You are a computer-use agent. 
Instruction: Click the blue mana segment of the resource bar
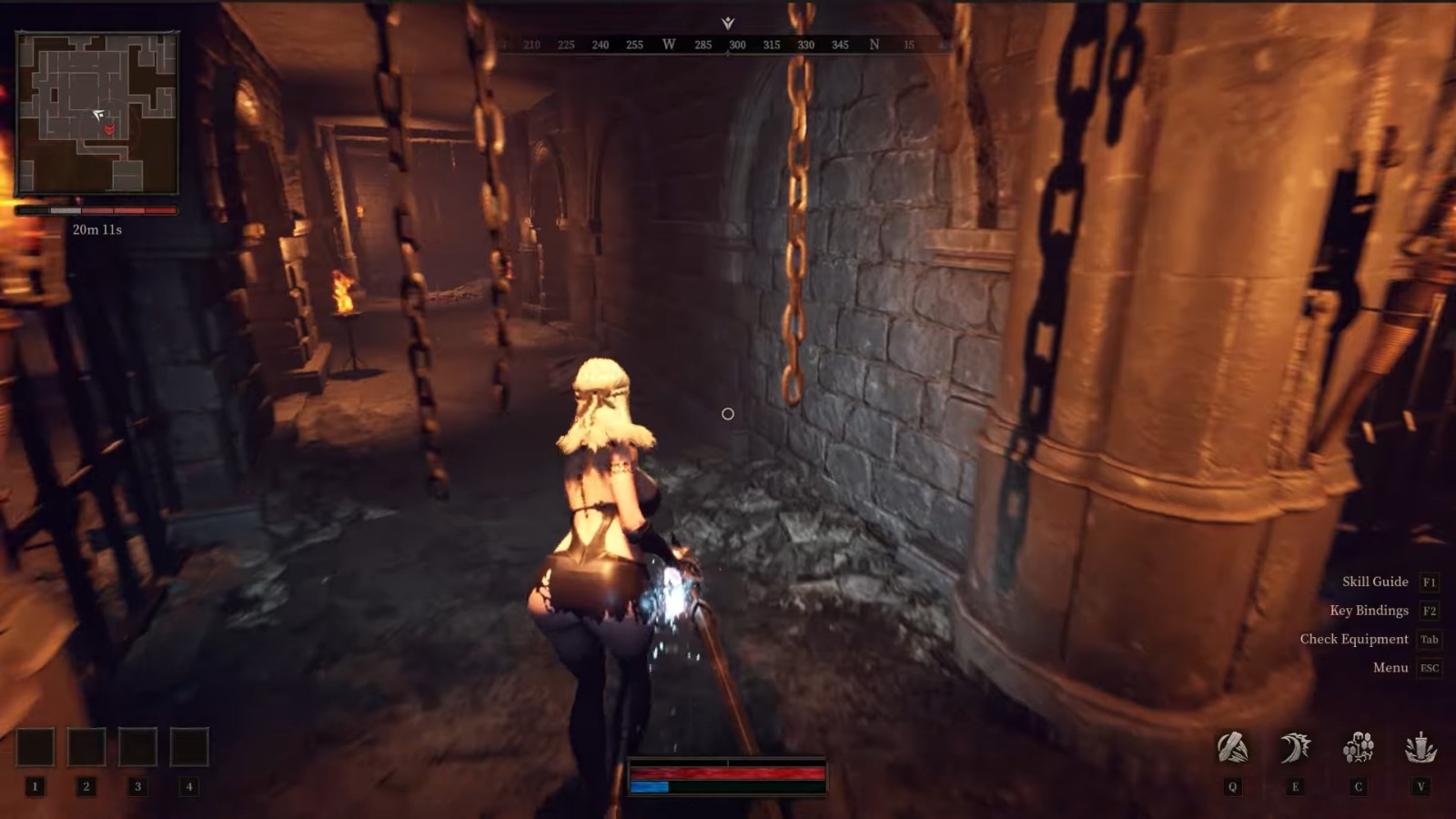click(x=651, y=788)
